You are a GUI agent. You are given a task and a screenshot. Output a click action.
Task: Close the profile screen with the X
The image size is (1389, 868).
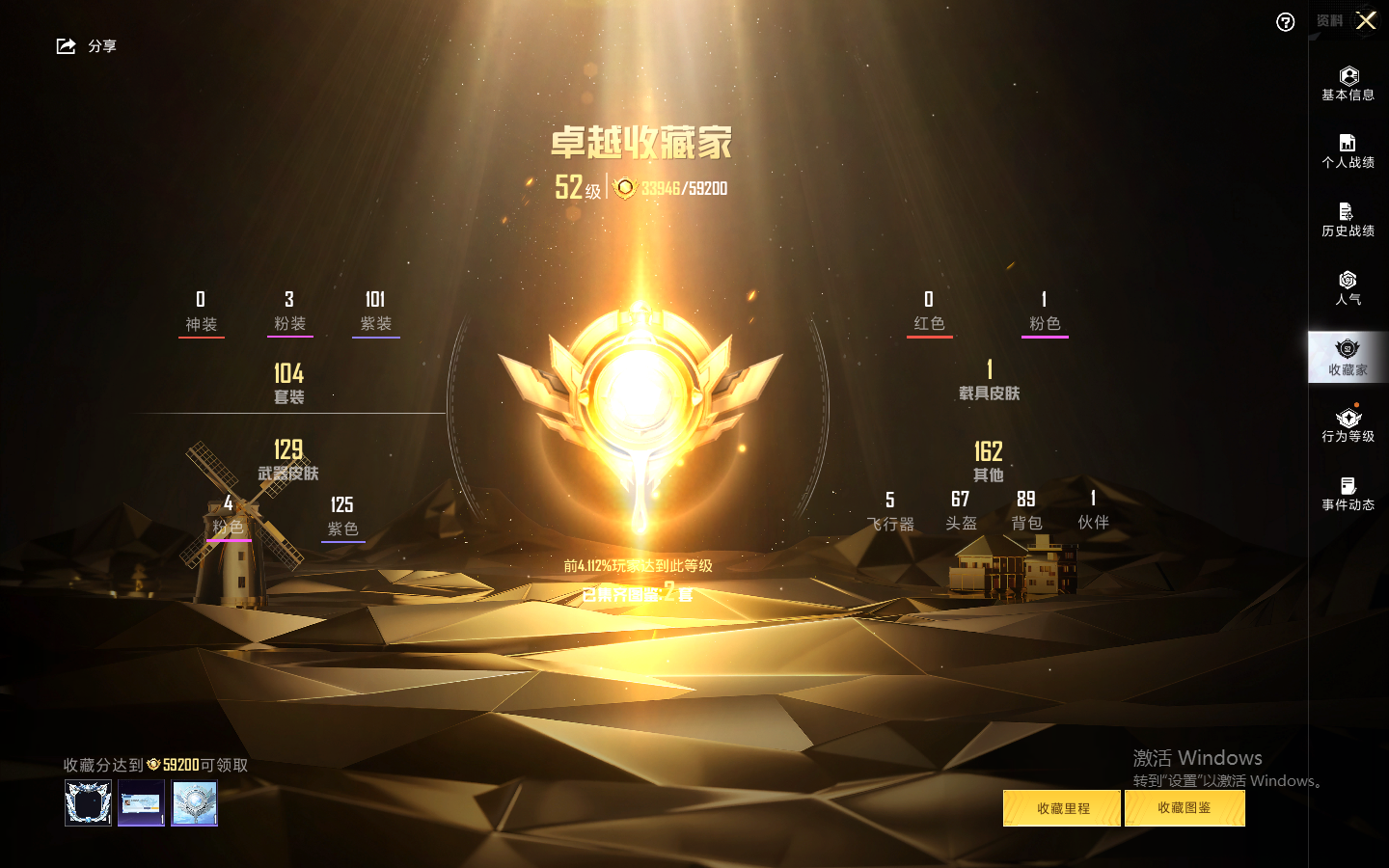1366,20
